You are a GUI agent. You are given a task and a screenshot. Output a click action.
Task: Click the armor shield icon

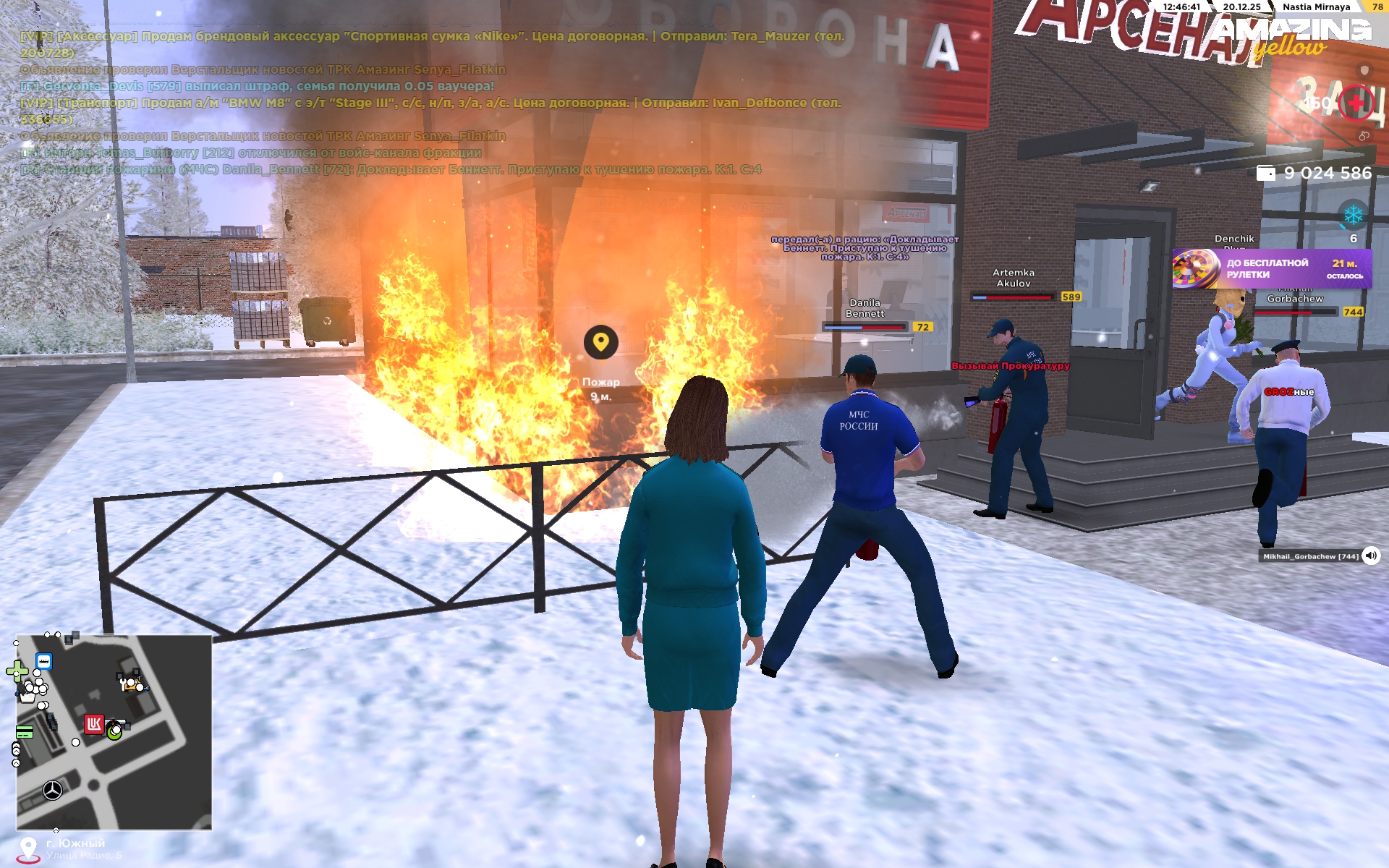click(1364, 70)
